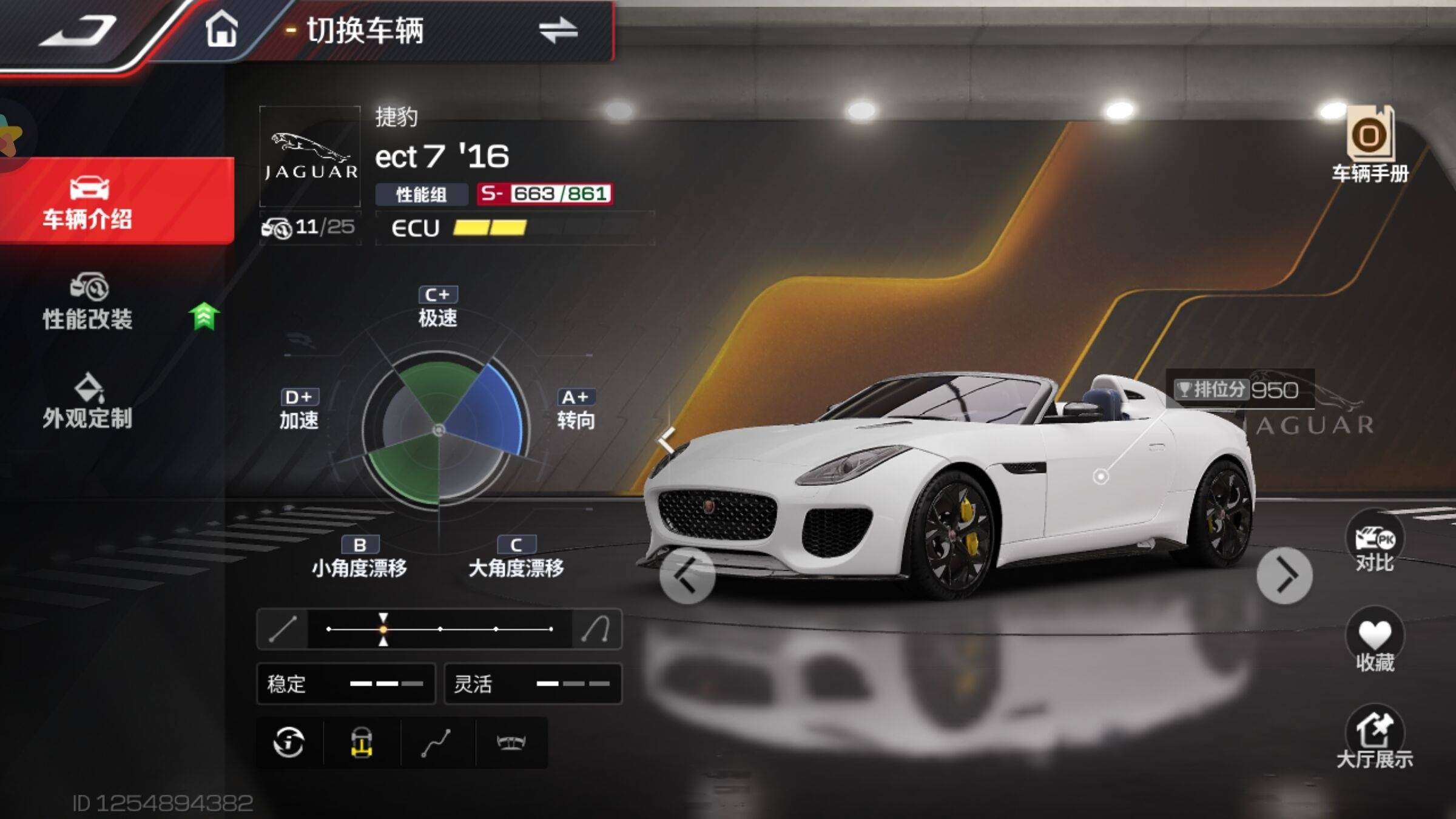1456x819 pixels.
Task: Open the home screen via house icon
Action: click(x=221, y=29)
